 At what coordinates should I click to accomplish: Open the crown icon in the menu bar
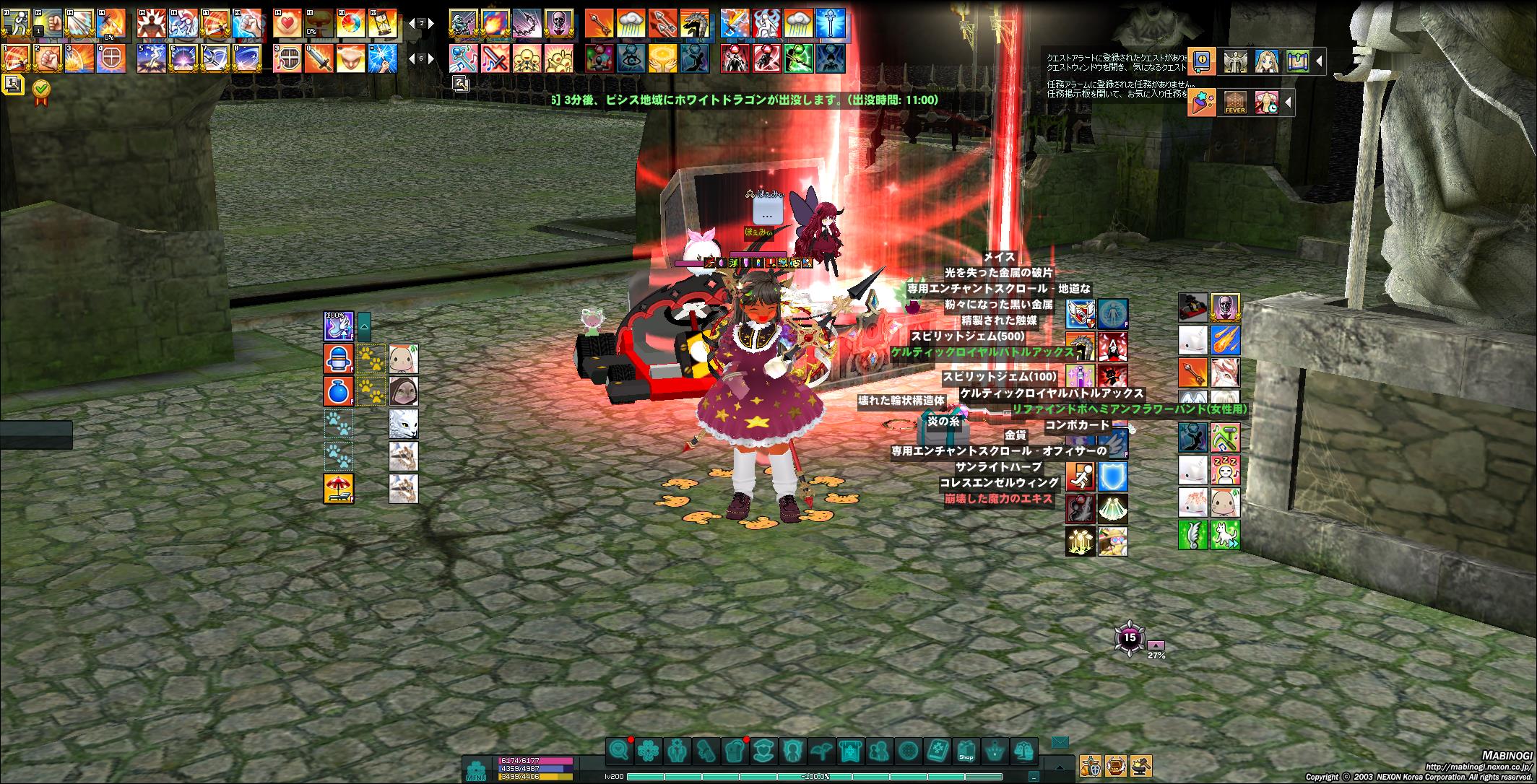[995, 752]
